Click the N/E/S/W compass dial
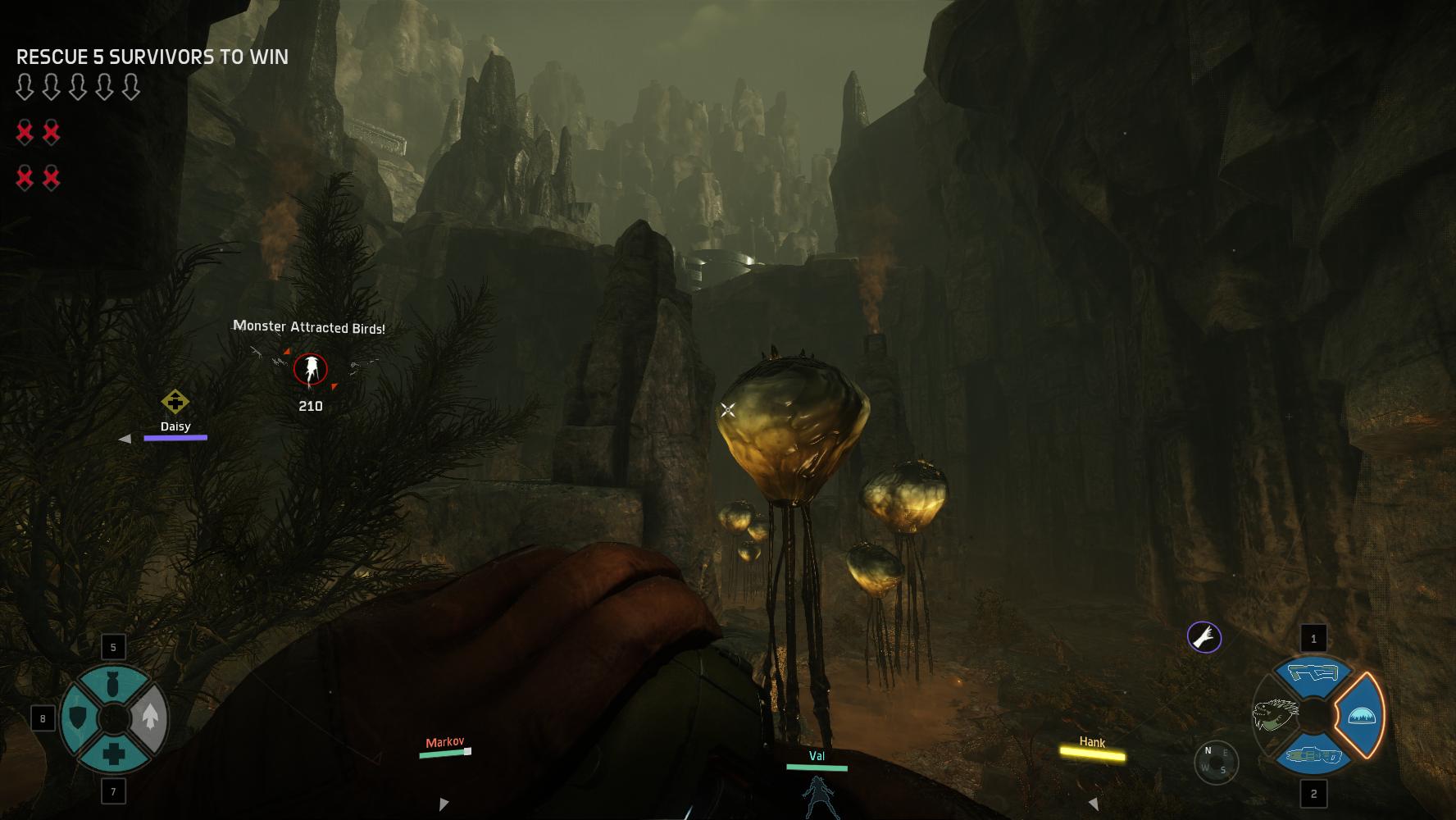This screenshot has width=1456, height=820. [1215, 762]
